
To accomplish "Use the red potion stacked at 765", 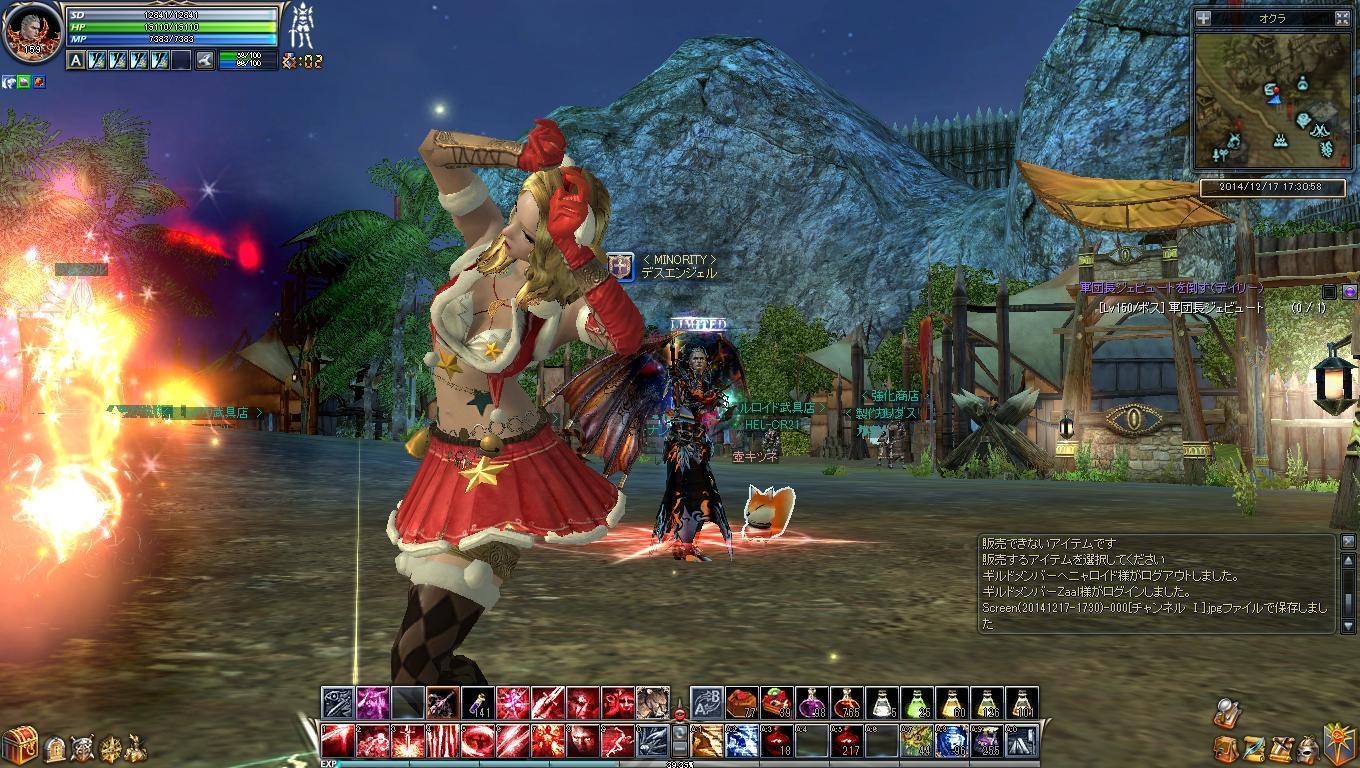I will click(x=847, y=704).
